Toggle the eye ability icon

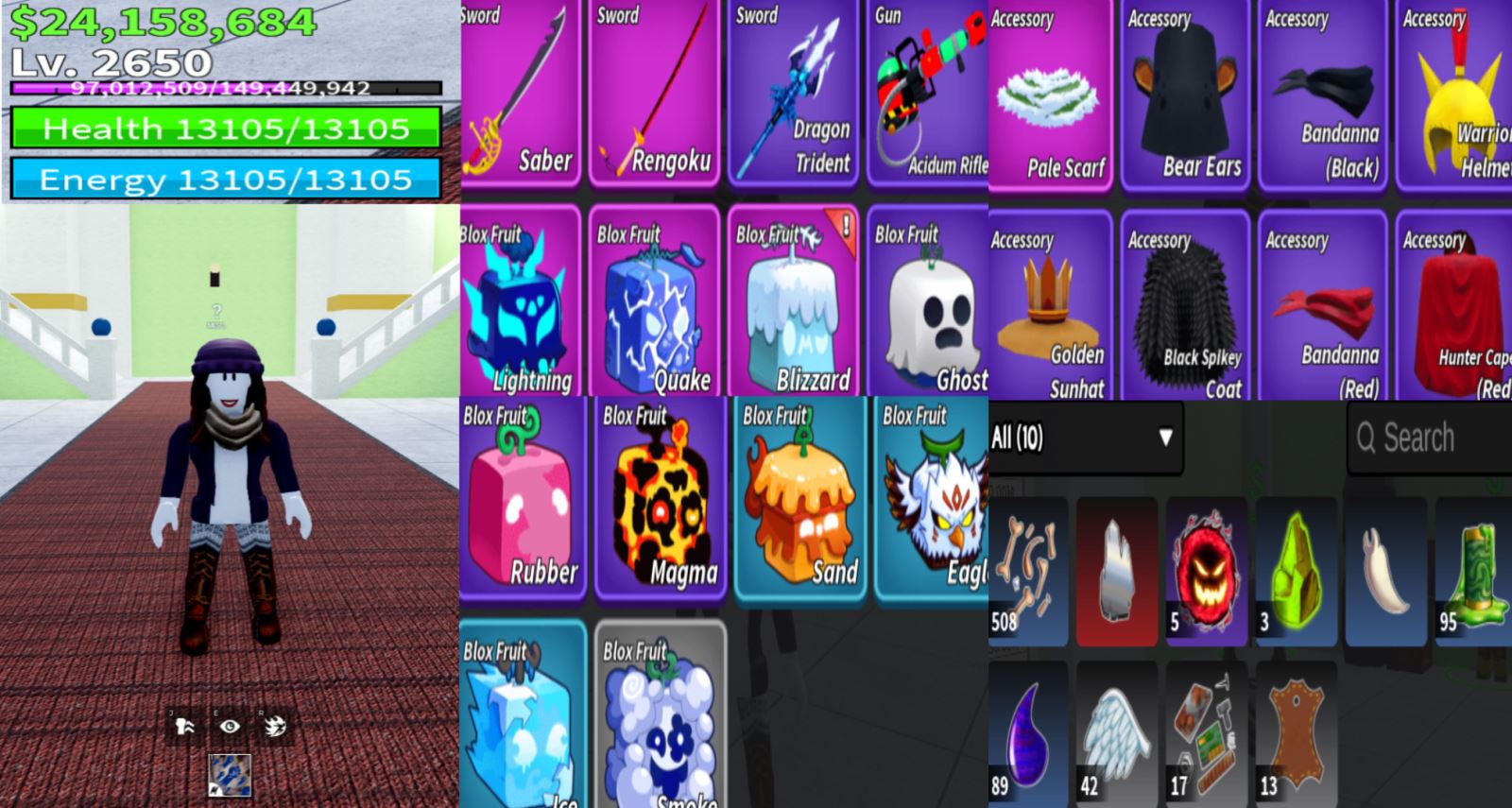pos(230,726)
